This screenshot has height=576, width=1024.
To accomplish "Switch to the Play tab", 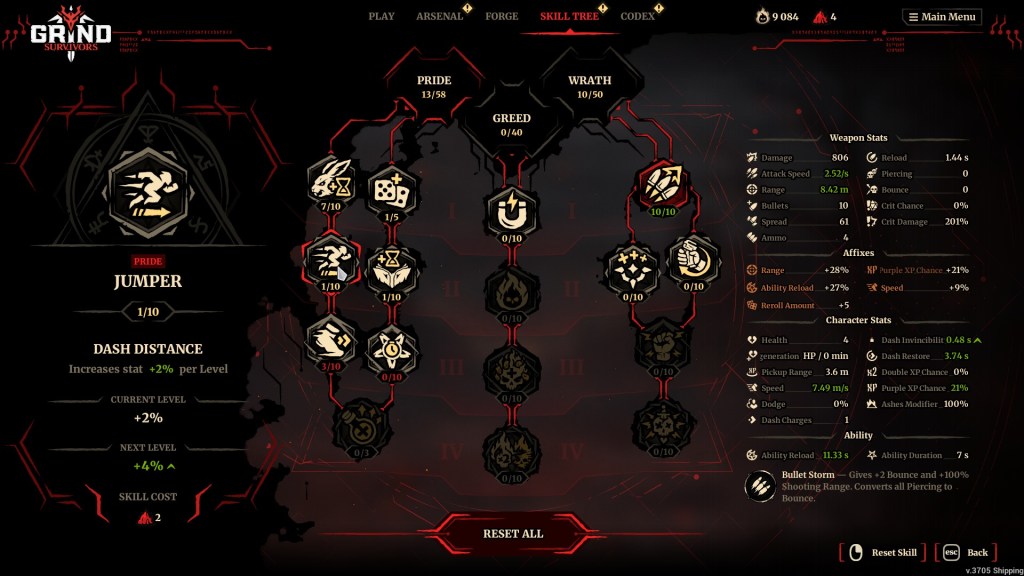I will coord(381,16).
